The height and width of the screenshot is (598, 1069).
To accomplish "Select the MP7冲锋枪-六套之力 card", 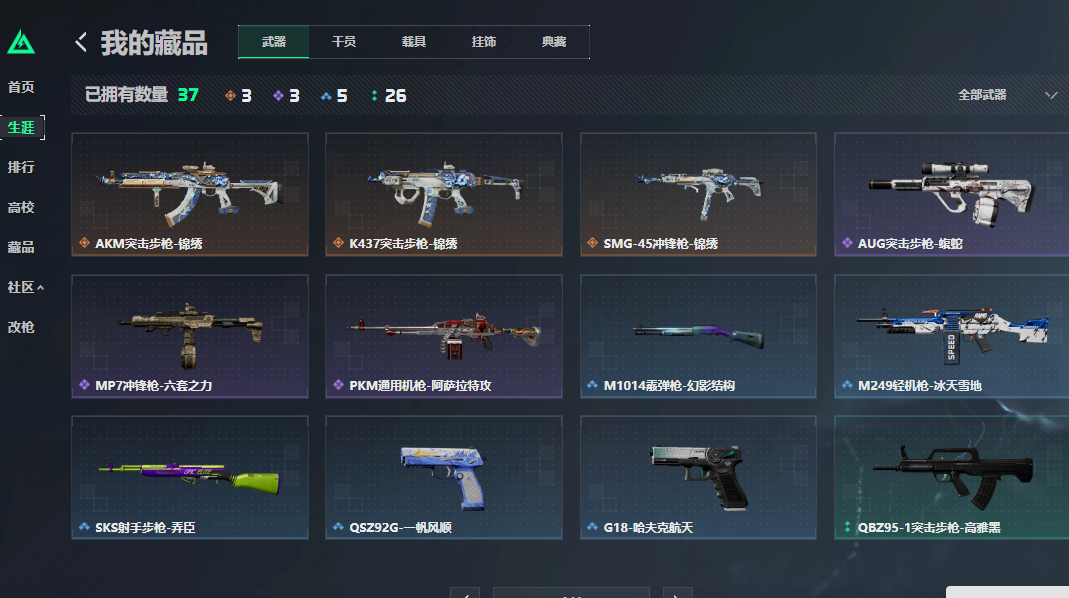I will click(189, 337).
